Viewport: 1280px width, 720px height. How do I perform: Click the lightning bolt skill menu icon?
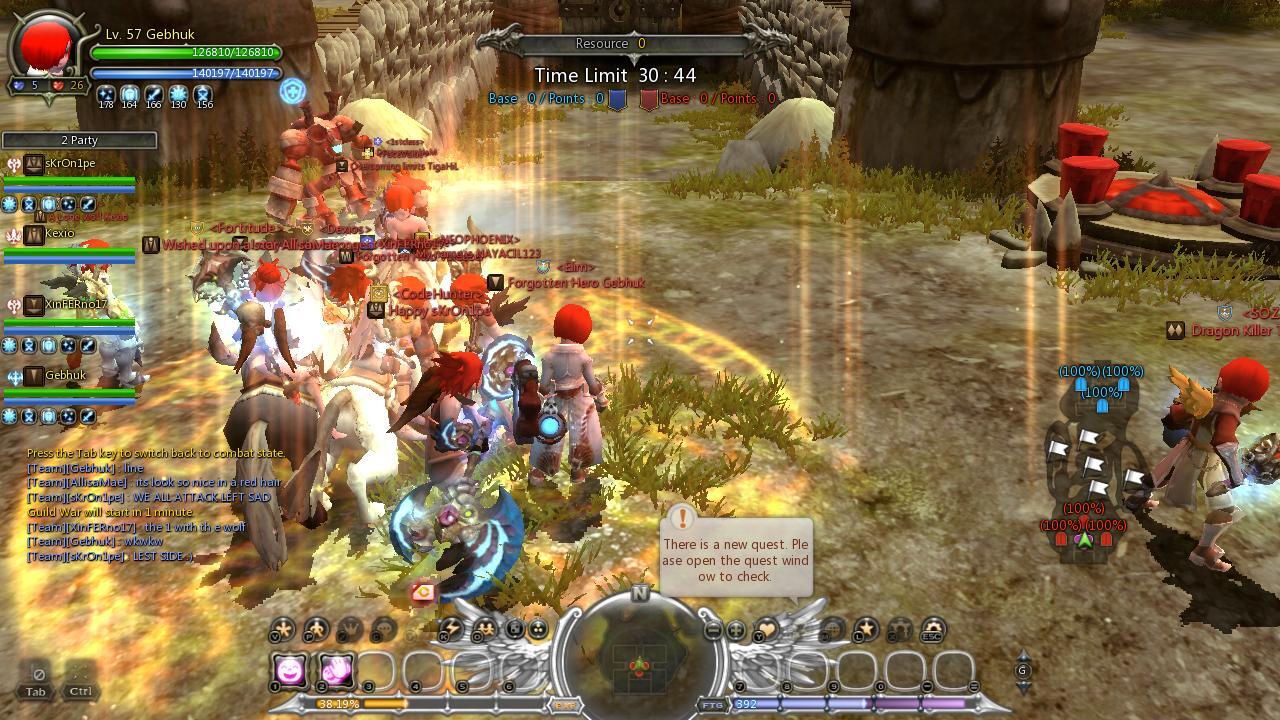(x=451, y=629)
